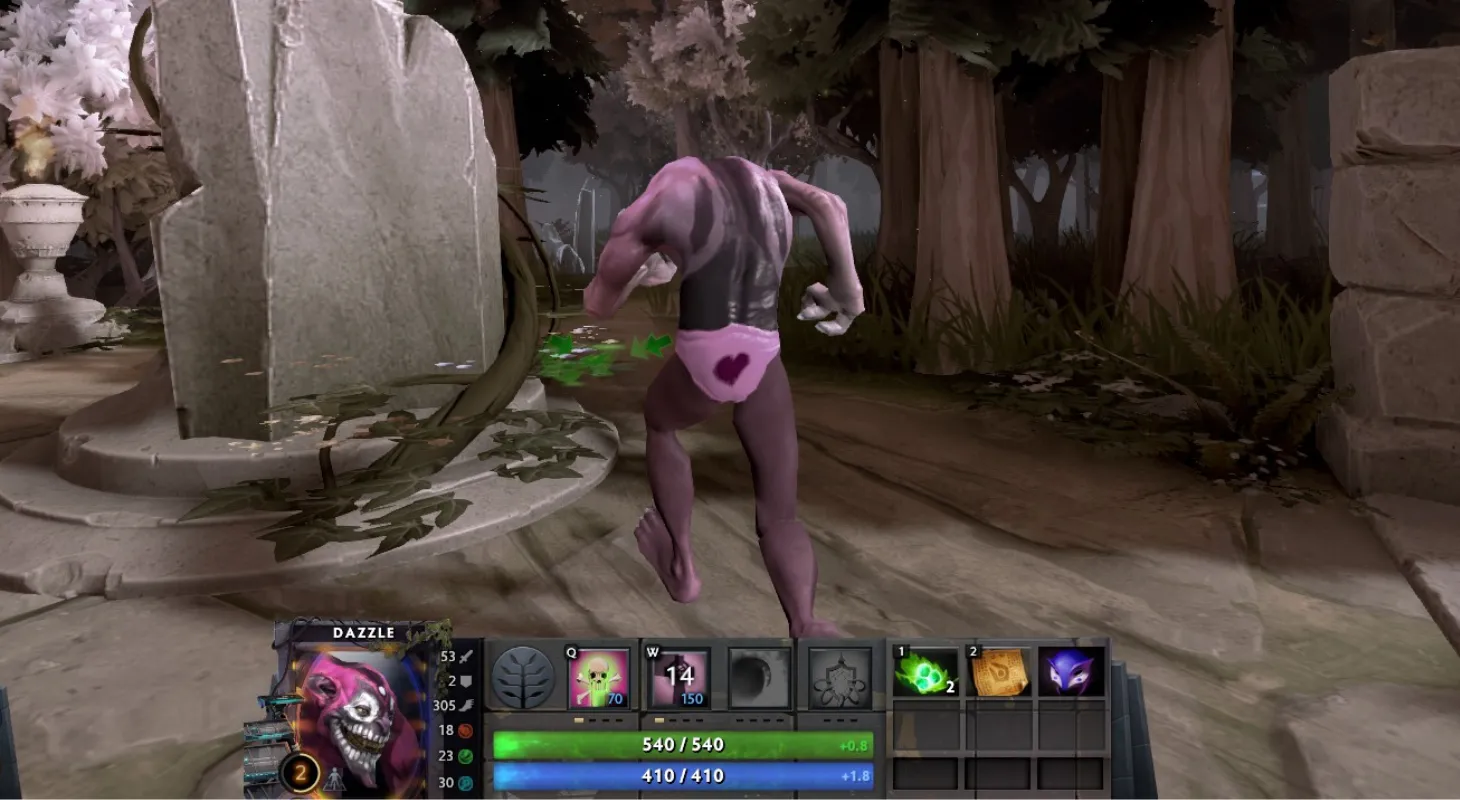Select the purple mask item slot

pyautogui.click(x=1071, y=671)
